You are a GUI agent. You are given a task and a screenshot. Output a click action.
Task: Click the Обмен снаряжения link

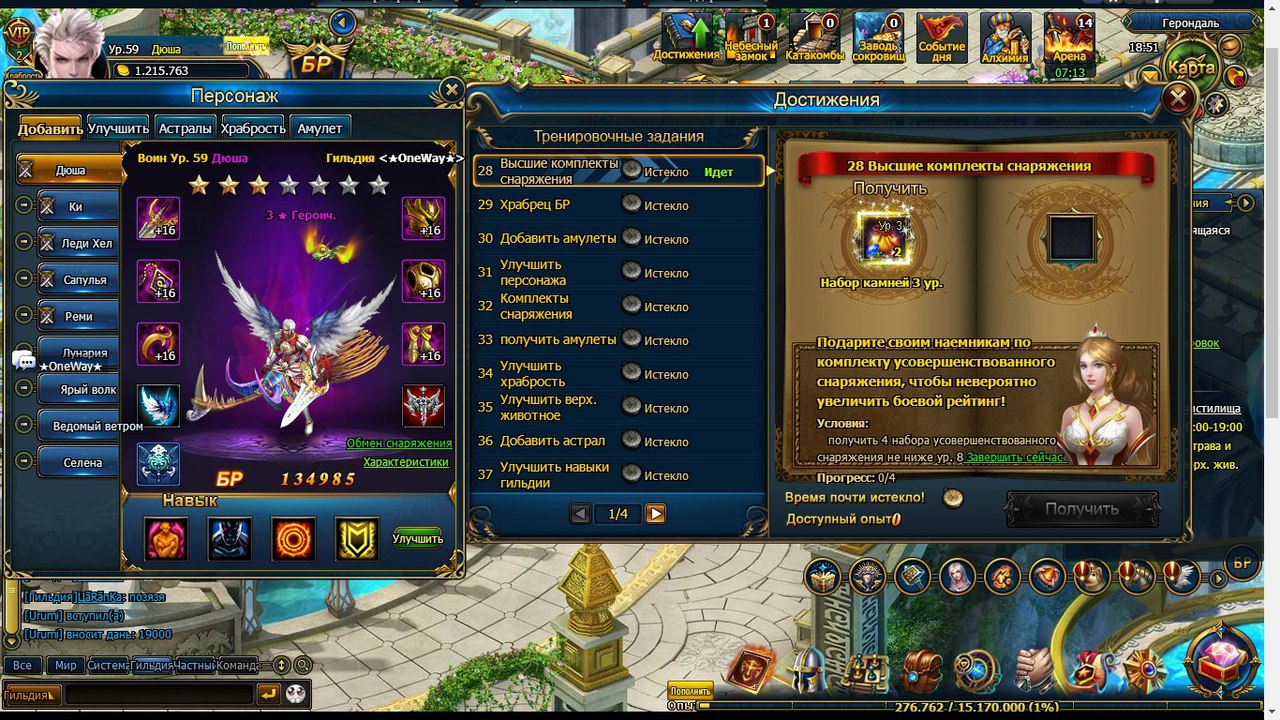pos(399,443)
